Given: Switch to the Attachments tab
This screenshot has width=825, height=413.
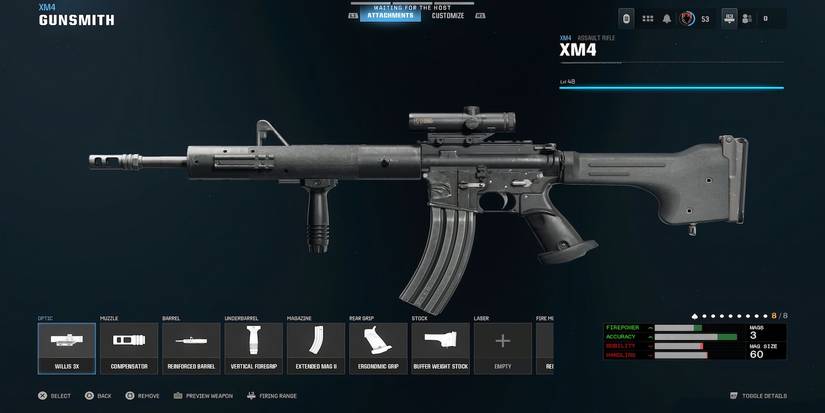Looking at the screenshot, I should coord(390,16).
